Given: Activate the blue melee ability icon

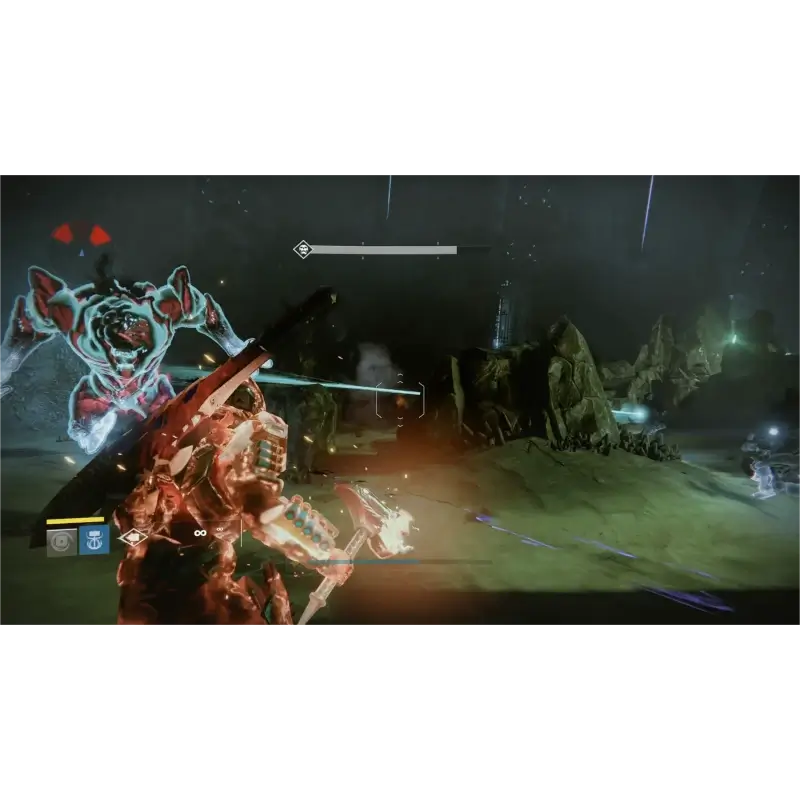Looking at the screenshot, I should pos(94,541).
